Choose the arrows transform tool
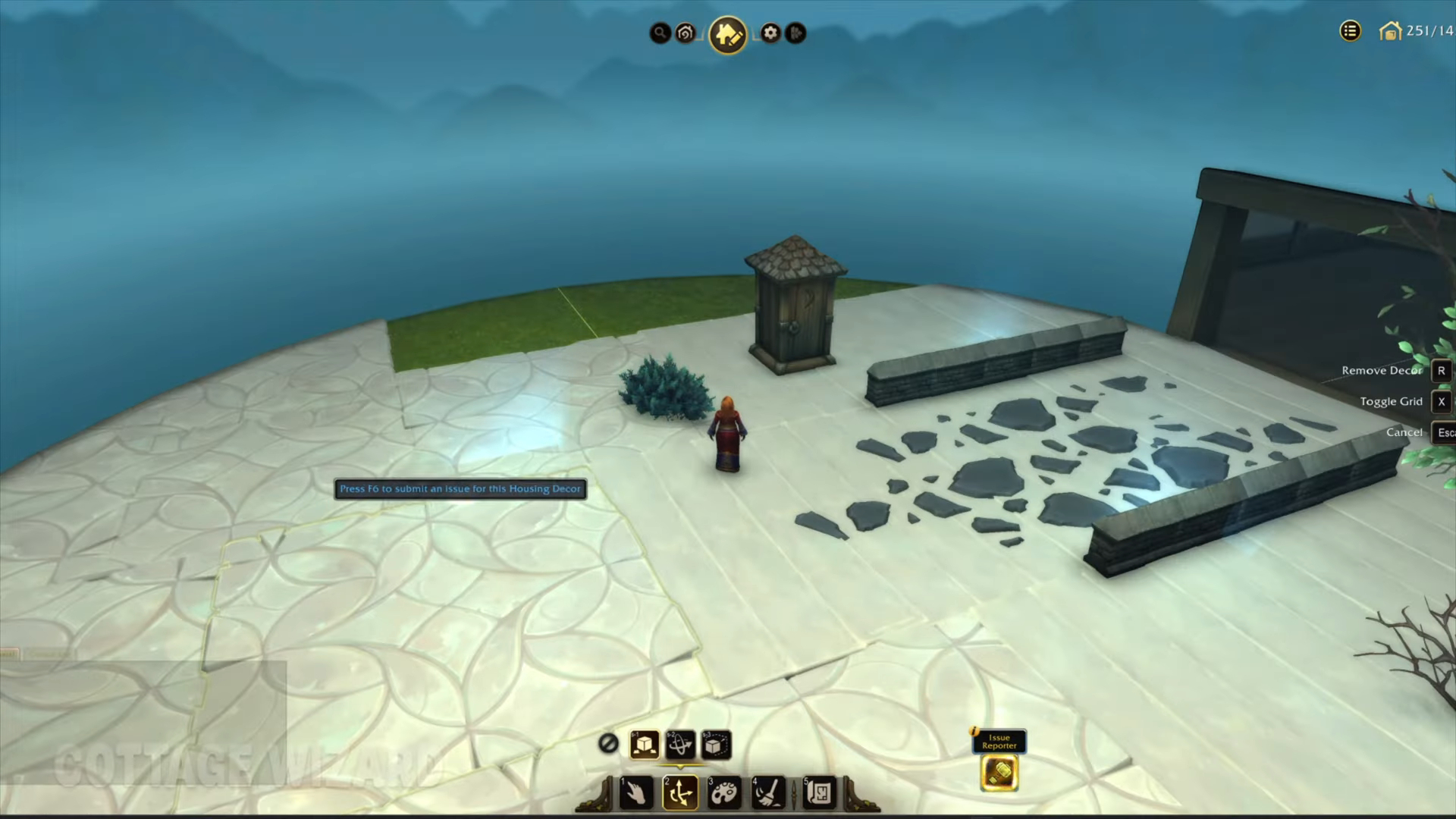Image resolution: width=1456 pixels, height=819 pixels. [679, 793]
